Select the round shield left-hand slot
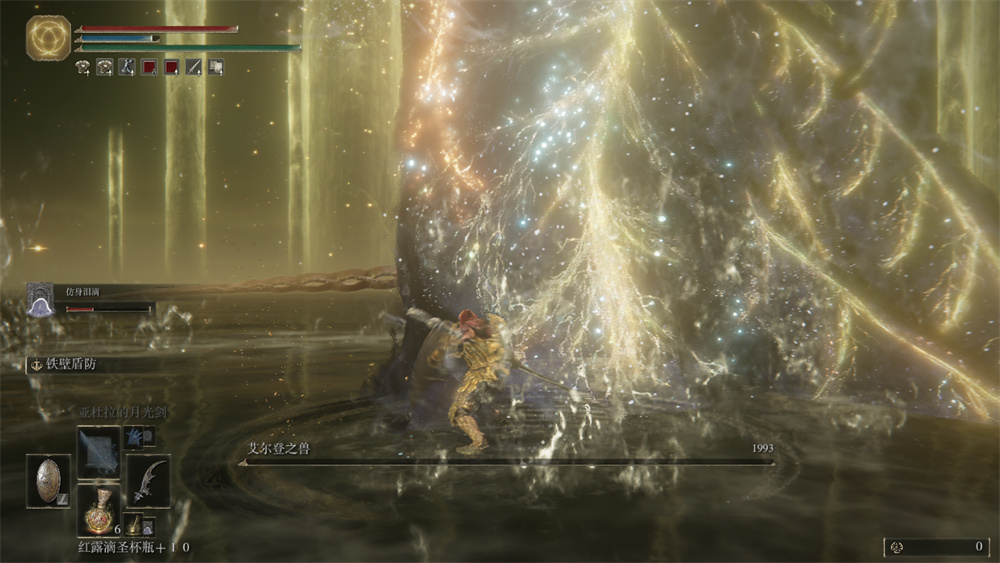1000x563 pixels. [x=48, y=480]
